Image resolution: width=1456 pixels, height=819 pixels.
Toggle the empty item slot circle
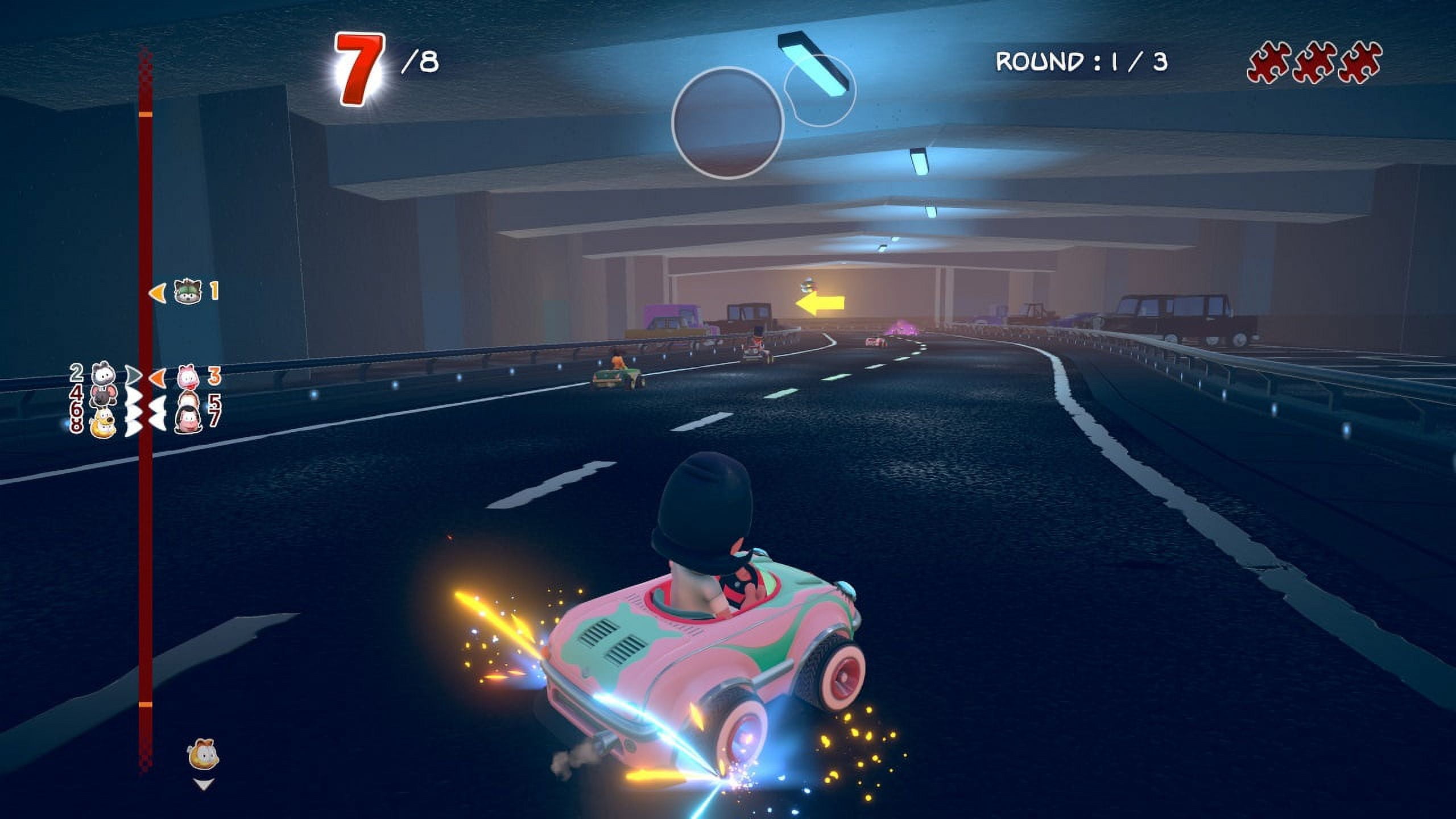(728, 126)
